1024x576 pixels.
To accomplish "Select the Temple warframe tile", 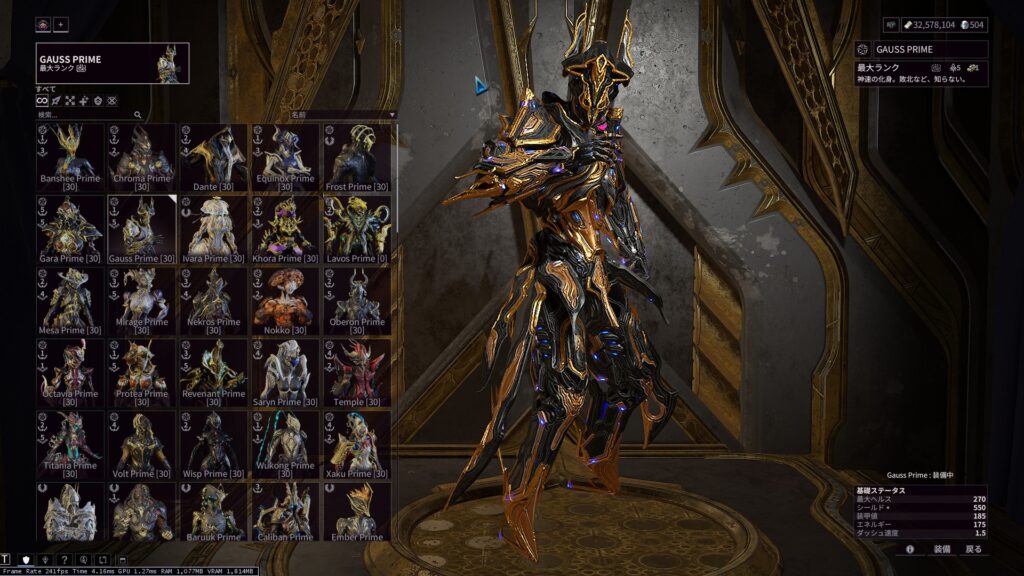I will click(x=357, y=373).
